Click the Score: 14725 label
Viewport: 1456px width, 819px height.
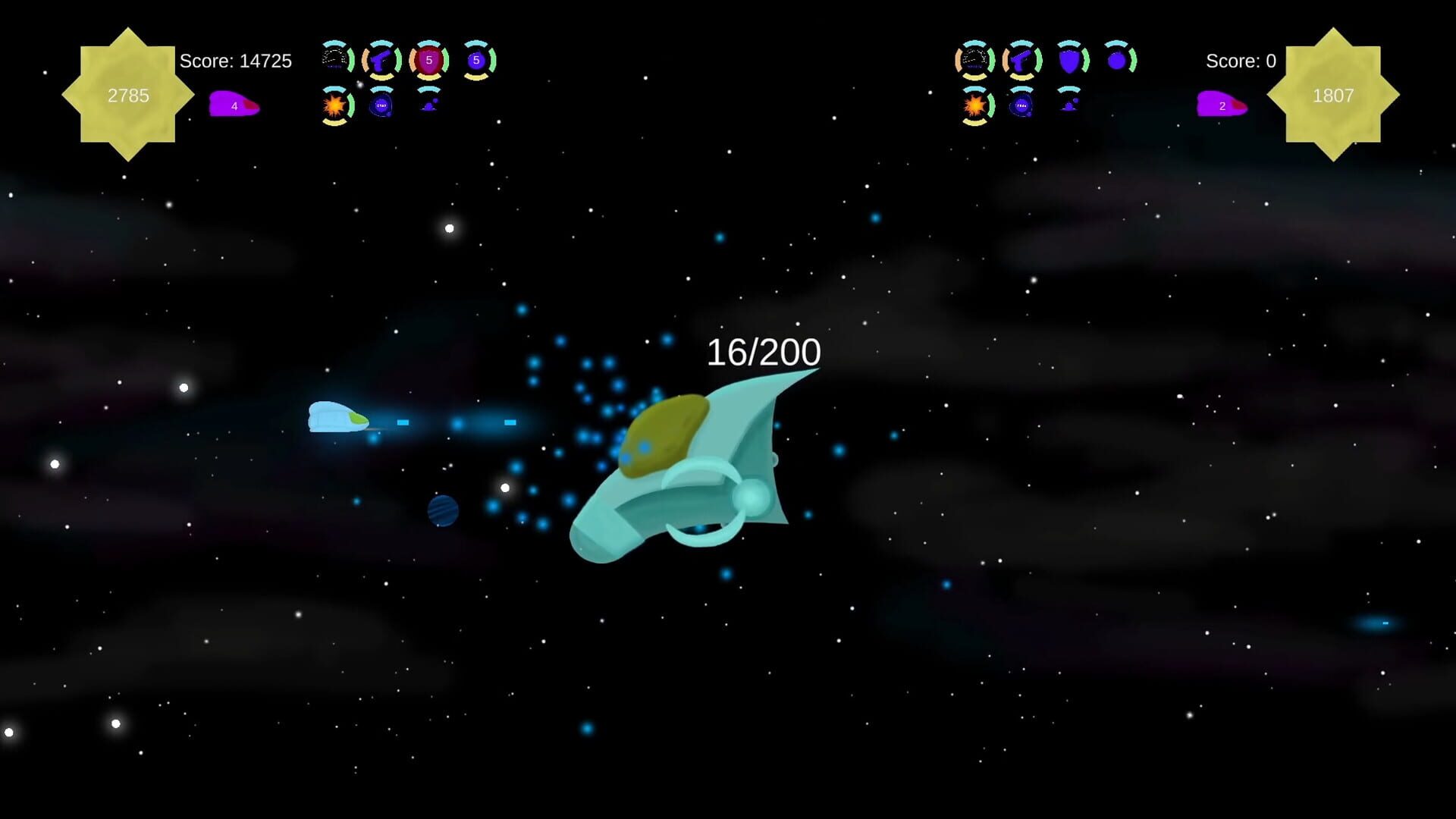(x=235, y=61)
